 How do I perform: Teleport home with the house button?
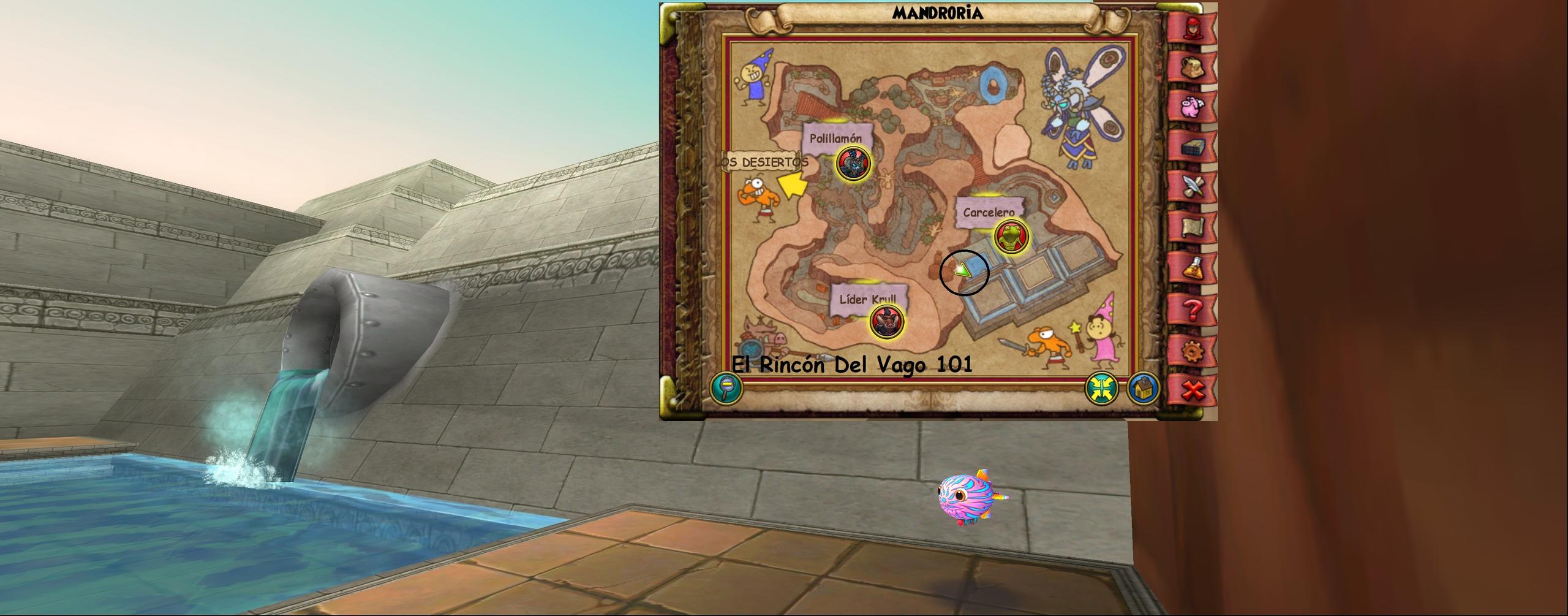tap(1143, 388)
